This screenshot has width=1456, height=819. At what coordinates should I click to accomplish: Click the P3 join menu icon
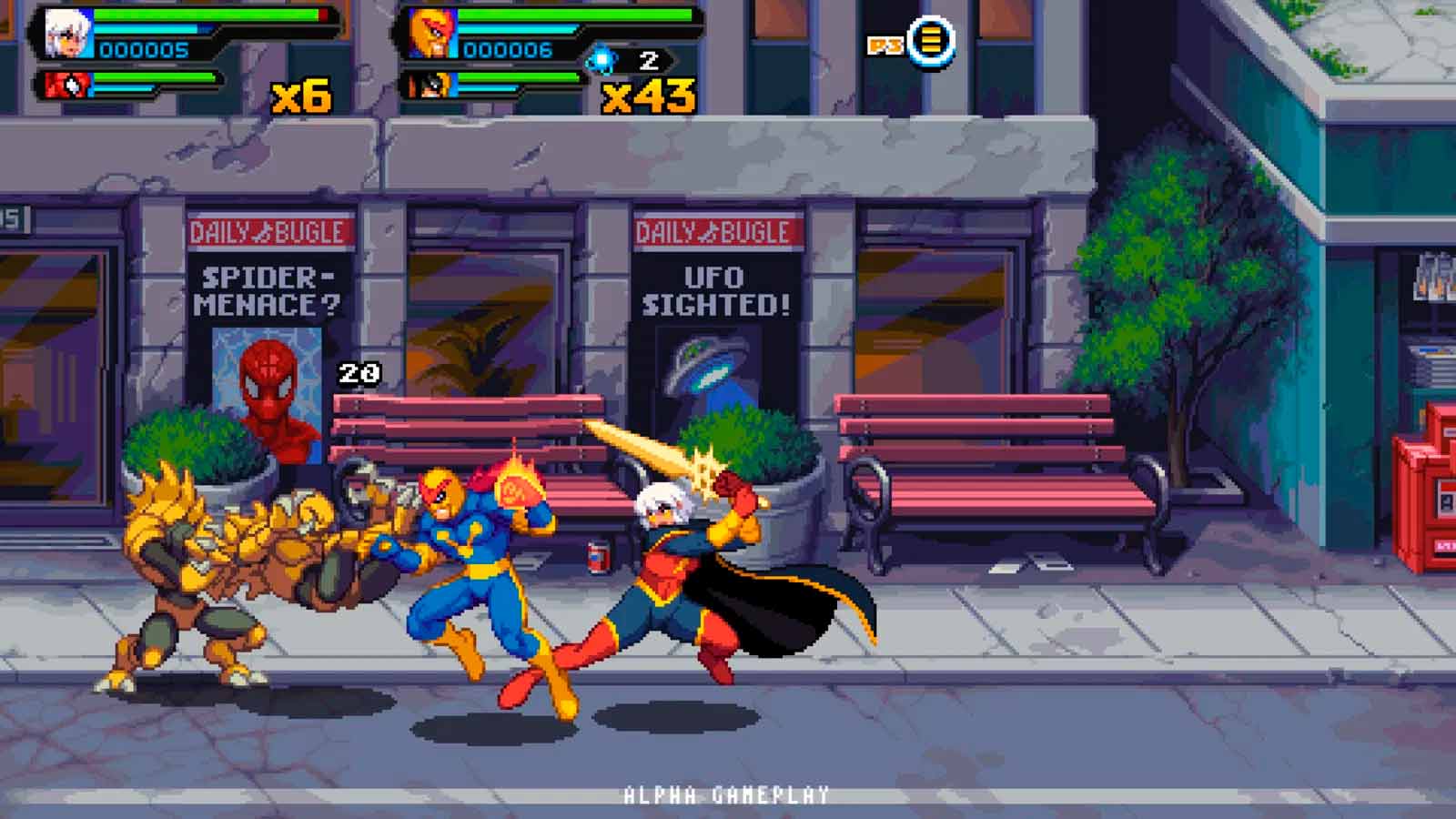pos(930,41)
